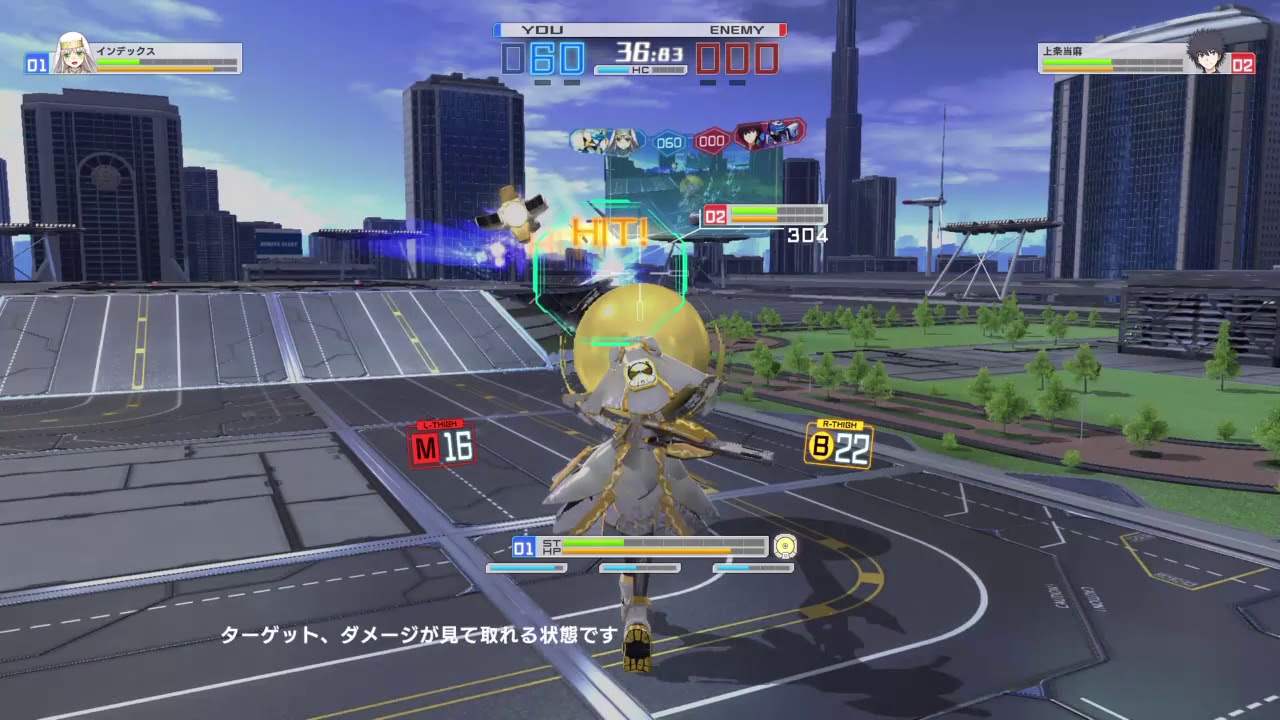Image resolution: width=1280 pixels, height=720 pixels.
Task: Click the cyan HC gauge under the timer
Action: pos(615,70)
